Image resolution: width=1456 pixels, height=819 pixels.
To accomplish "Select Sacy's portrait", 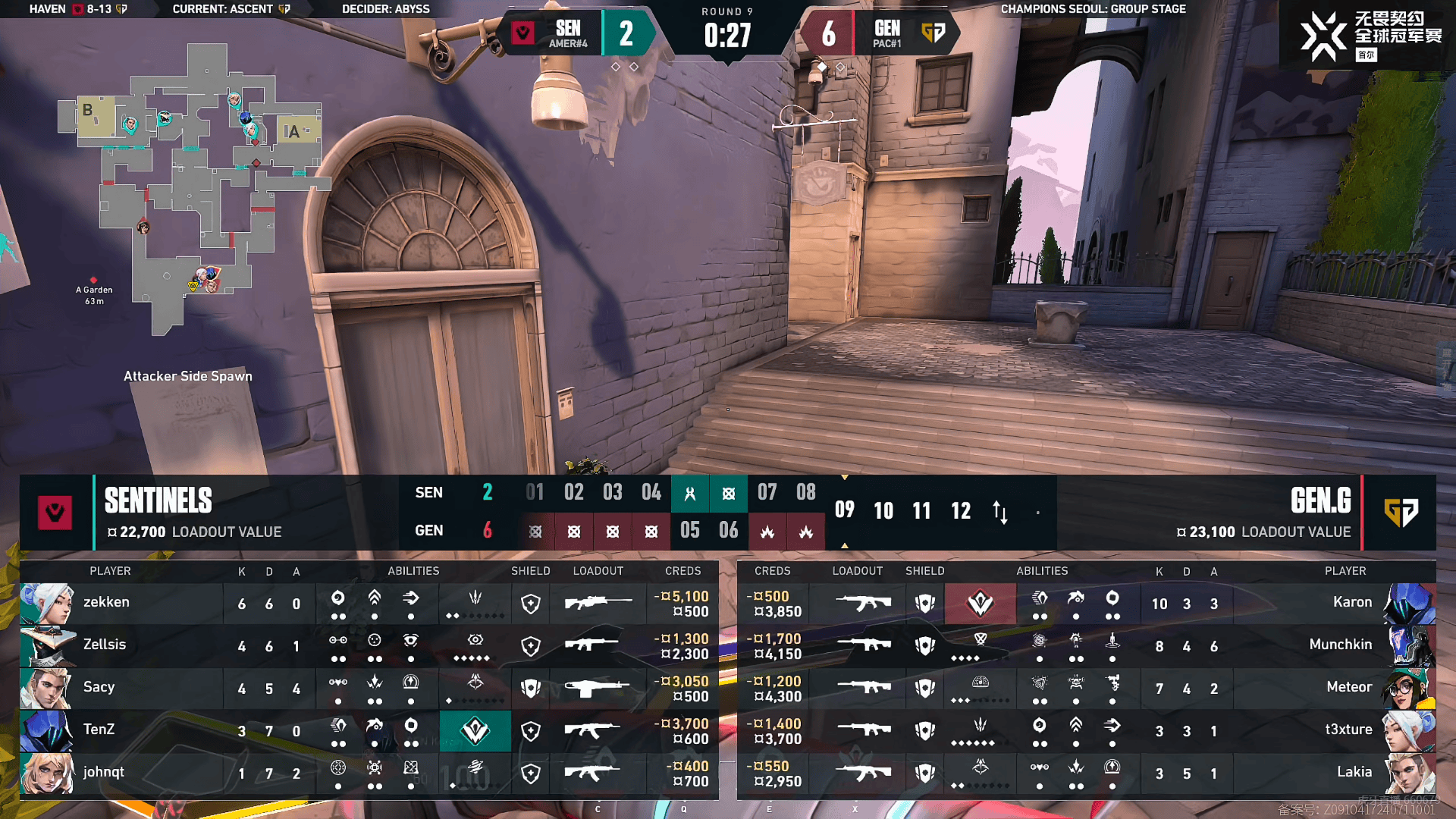I will pyautogui.click(x=46, y=688).
